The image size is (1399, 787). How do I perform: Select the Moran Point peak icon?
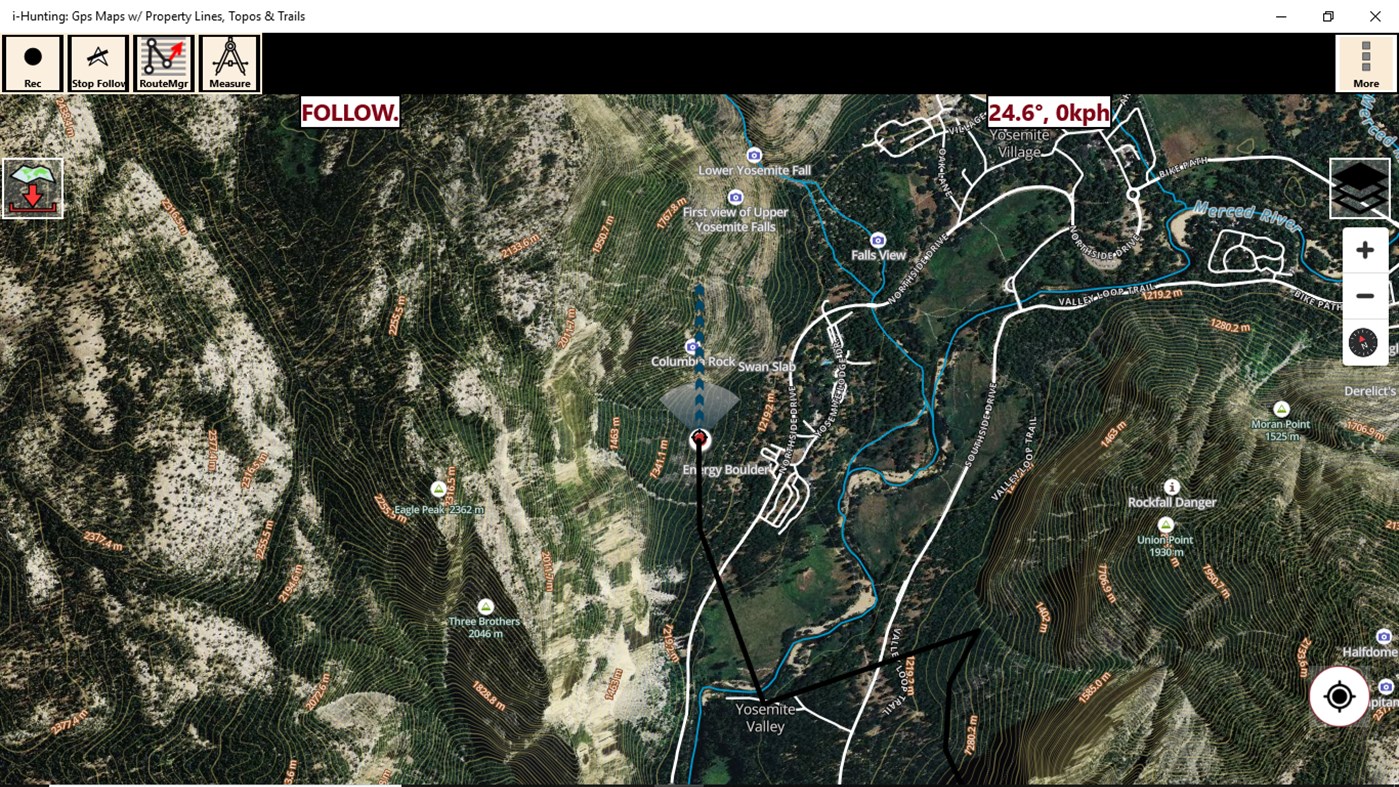point(1281,408)
